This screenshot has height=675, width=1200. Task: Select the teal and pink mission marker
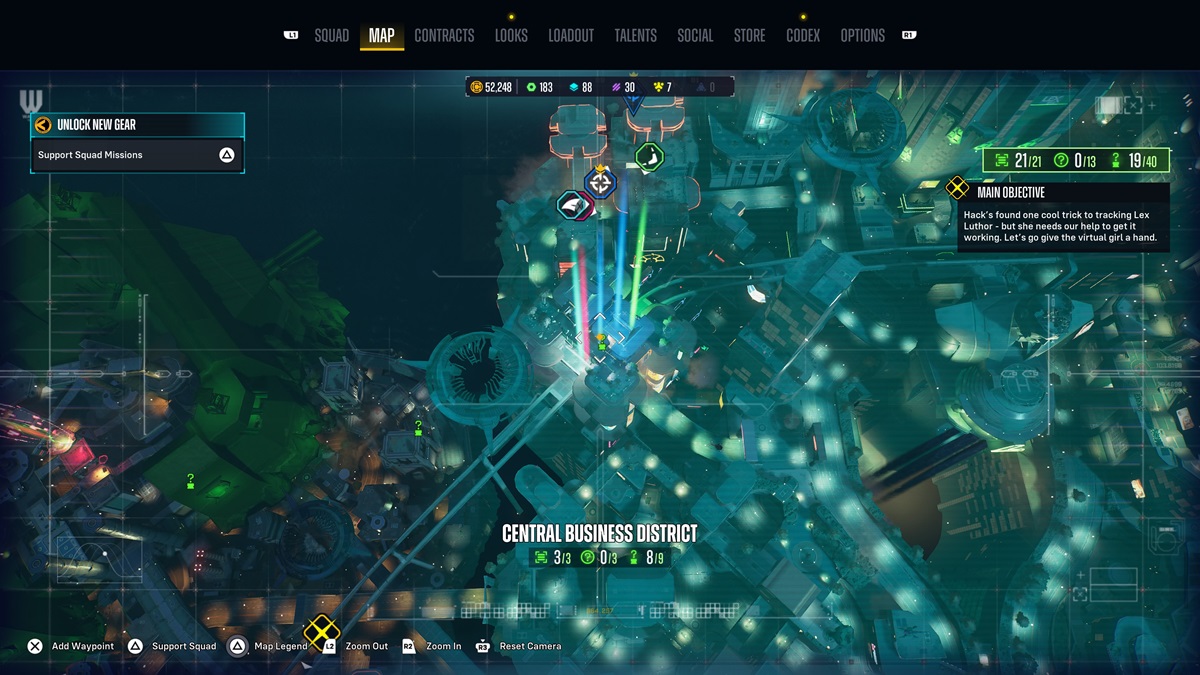pyautogui.click(x=574, y=205)
